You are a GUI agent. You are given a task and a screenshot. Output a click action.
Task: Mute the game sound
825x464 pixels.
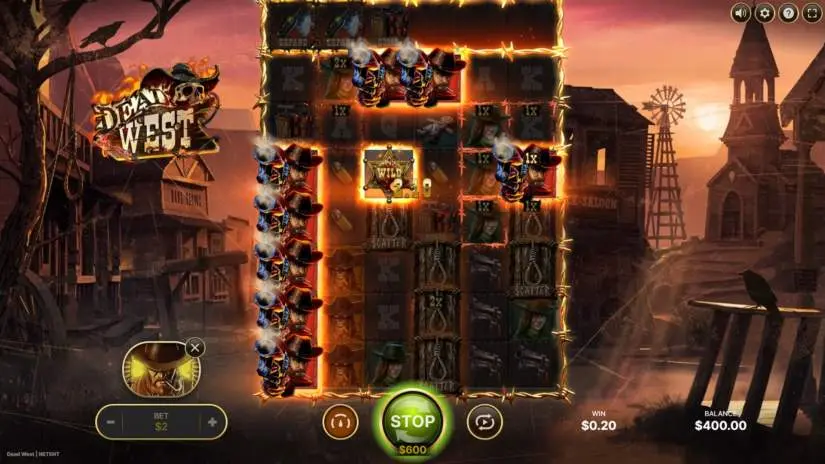click(x=741, y=13)
